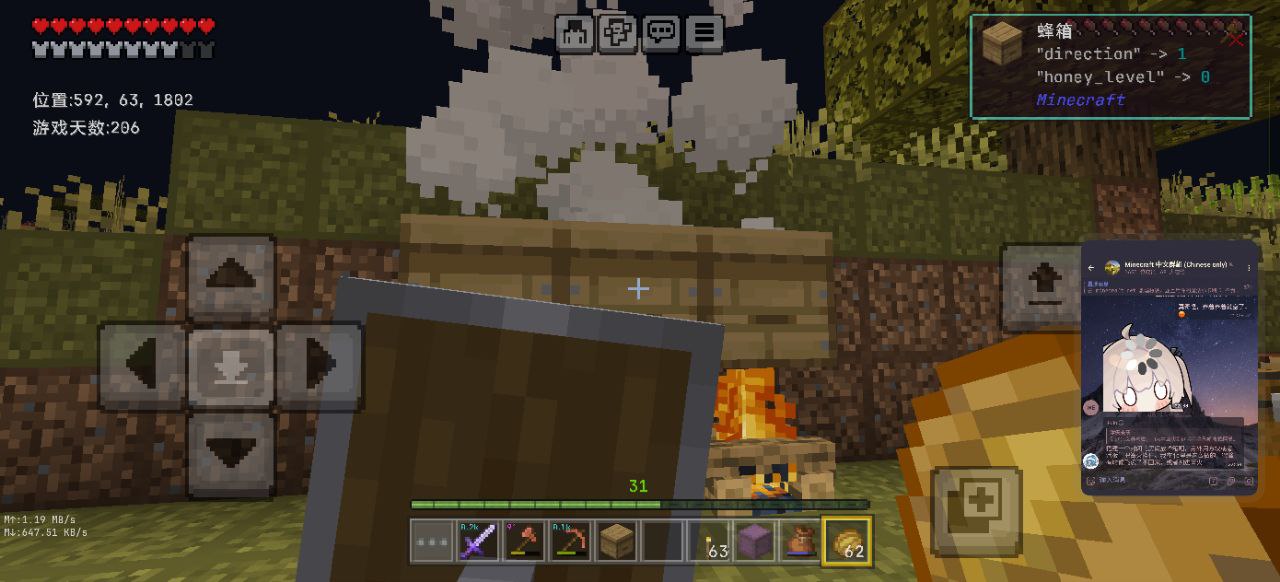Image resolution: width=1280 pixels, height=582 pixels.
Task: Select the beehive block hotbar slot
Action: 616,541
